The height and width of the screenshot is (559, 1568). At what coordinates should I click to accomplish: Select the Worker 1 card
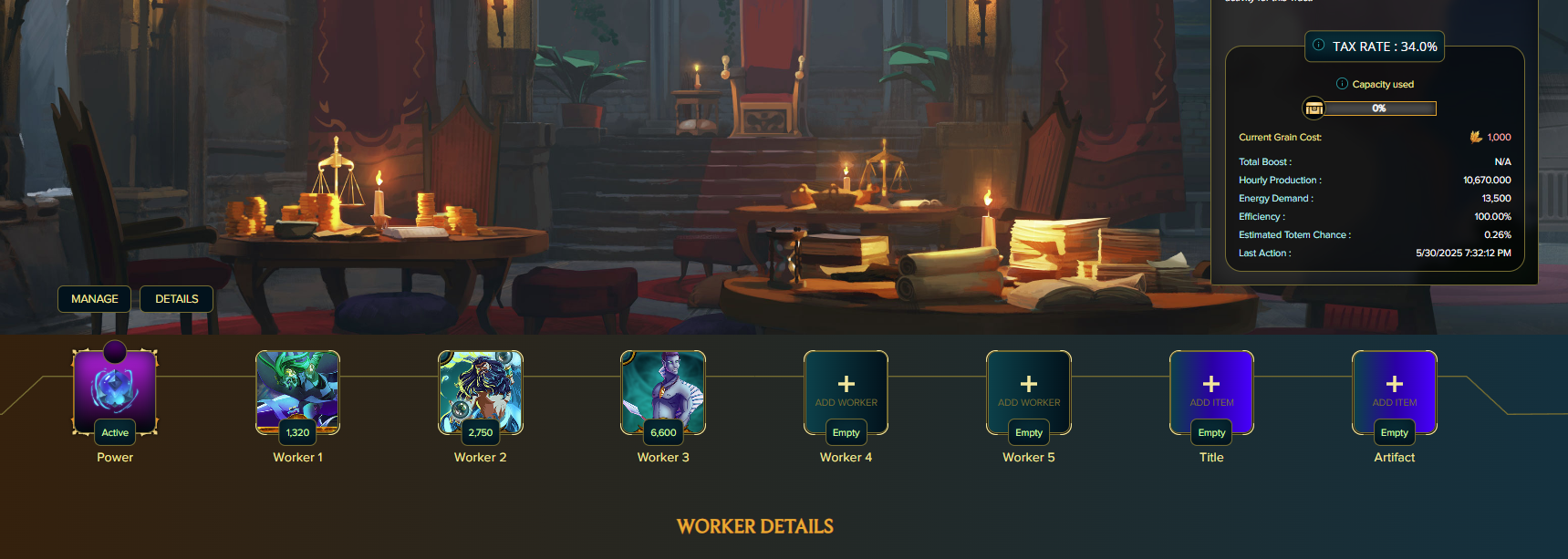(297, 392)
